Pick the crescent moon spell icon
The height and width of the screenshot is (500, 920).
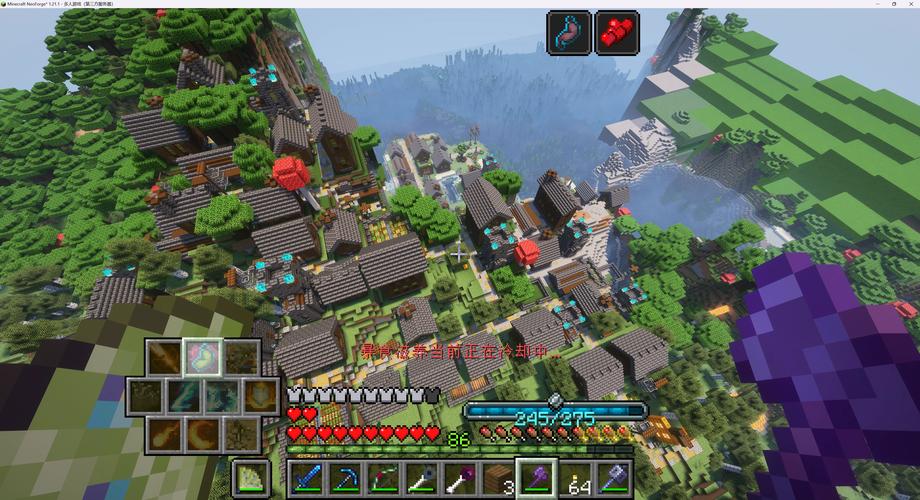203,434
